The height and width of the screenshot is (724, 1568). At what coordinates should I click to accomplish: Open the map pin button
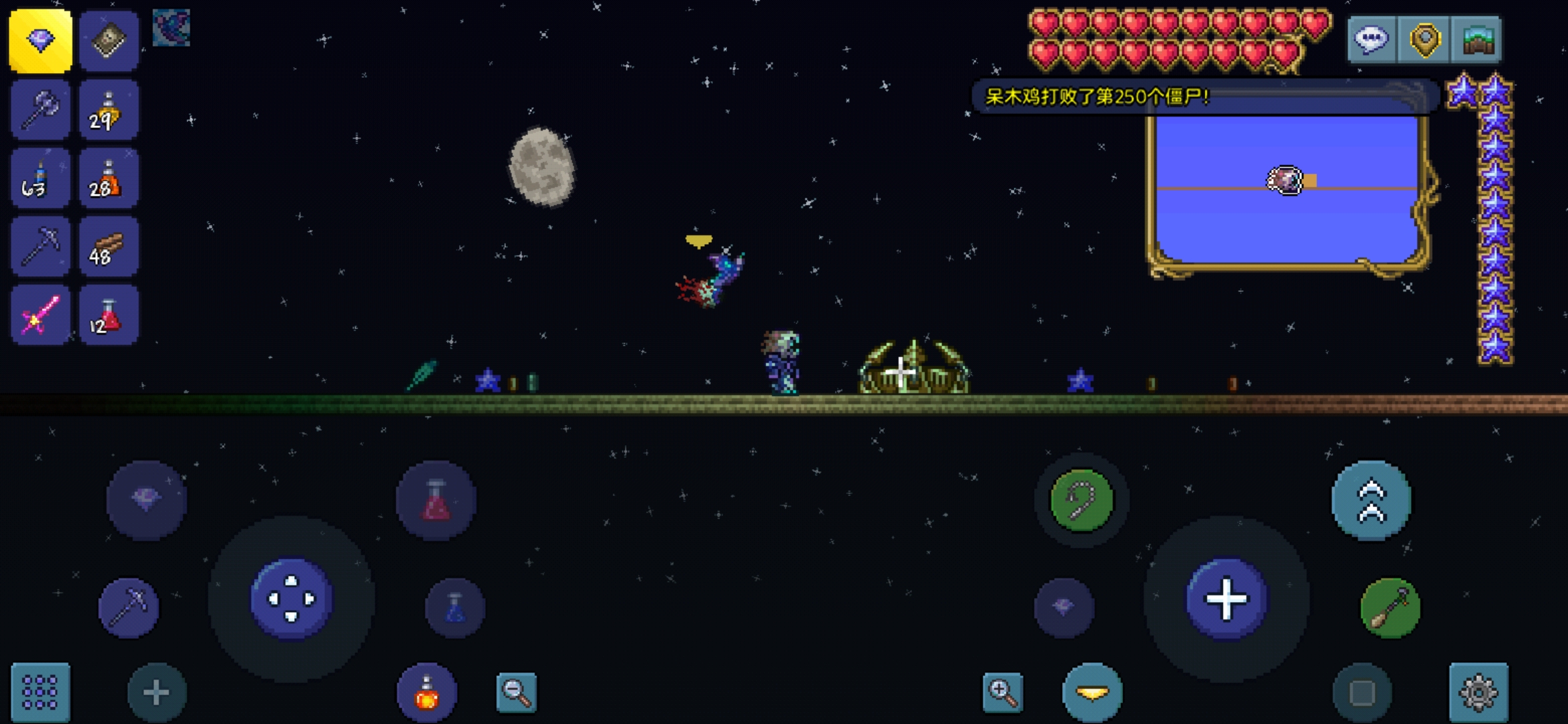[1425, 40]
